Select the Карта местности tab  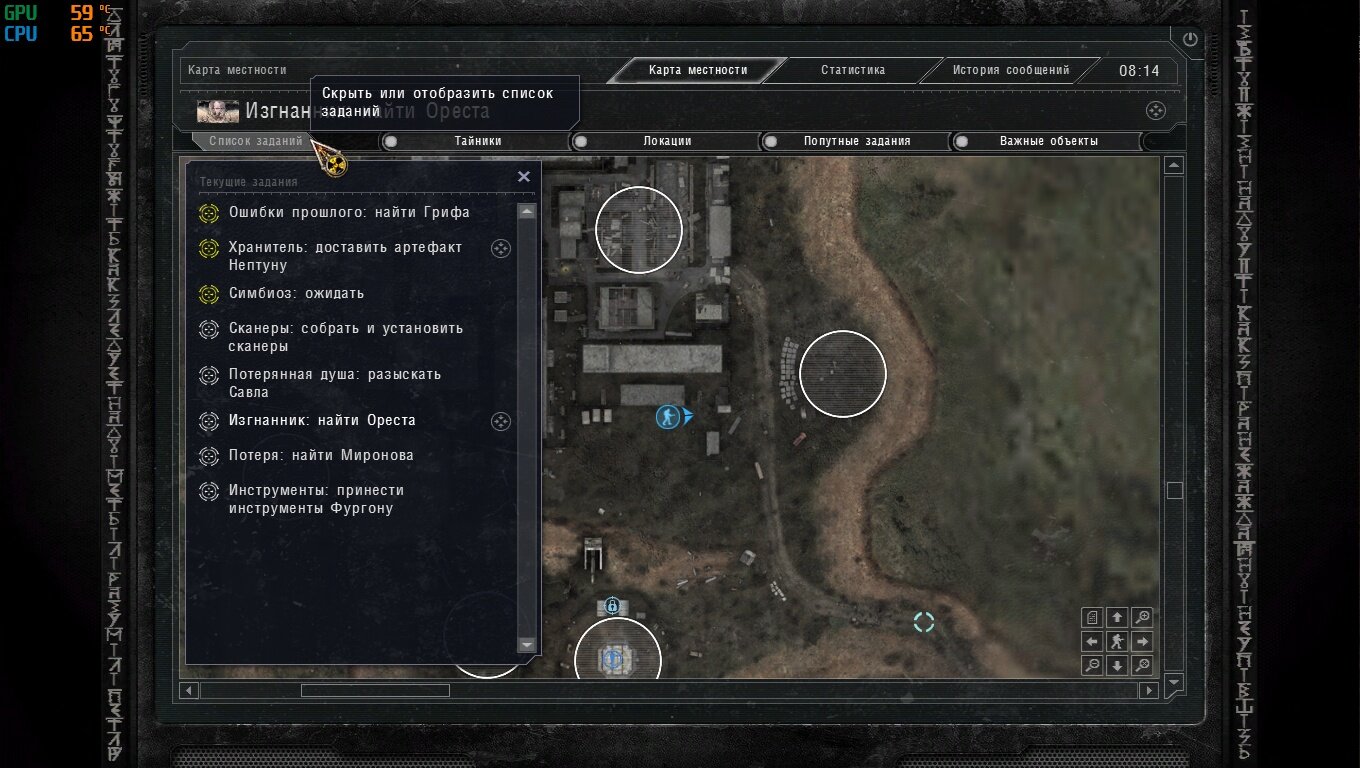tap(697, 70)
